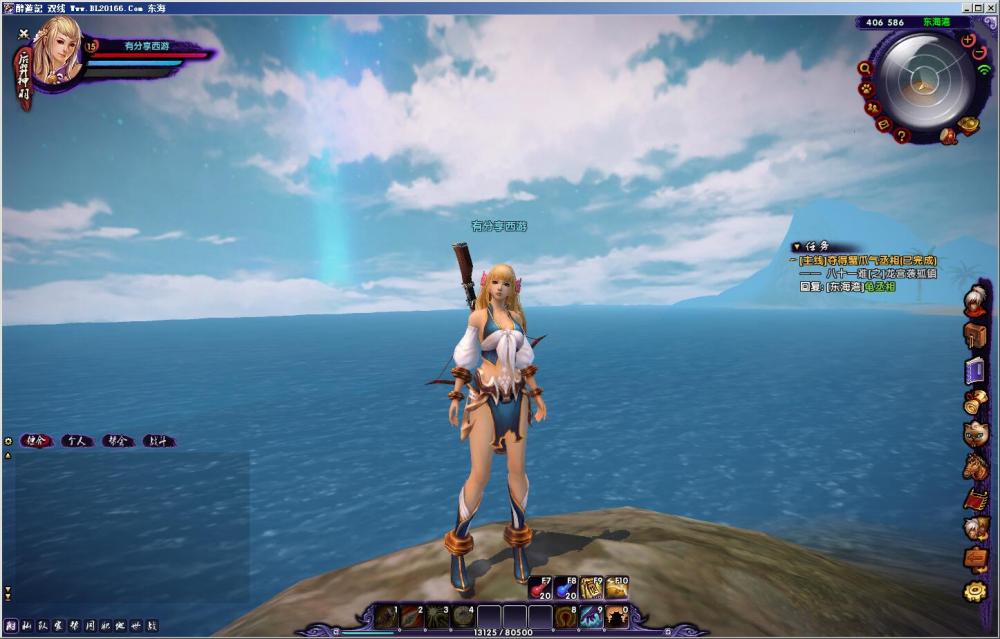Zoom out the minimap with the minus button

[x=979, y=52]
